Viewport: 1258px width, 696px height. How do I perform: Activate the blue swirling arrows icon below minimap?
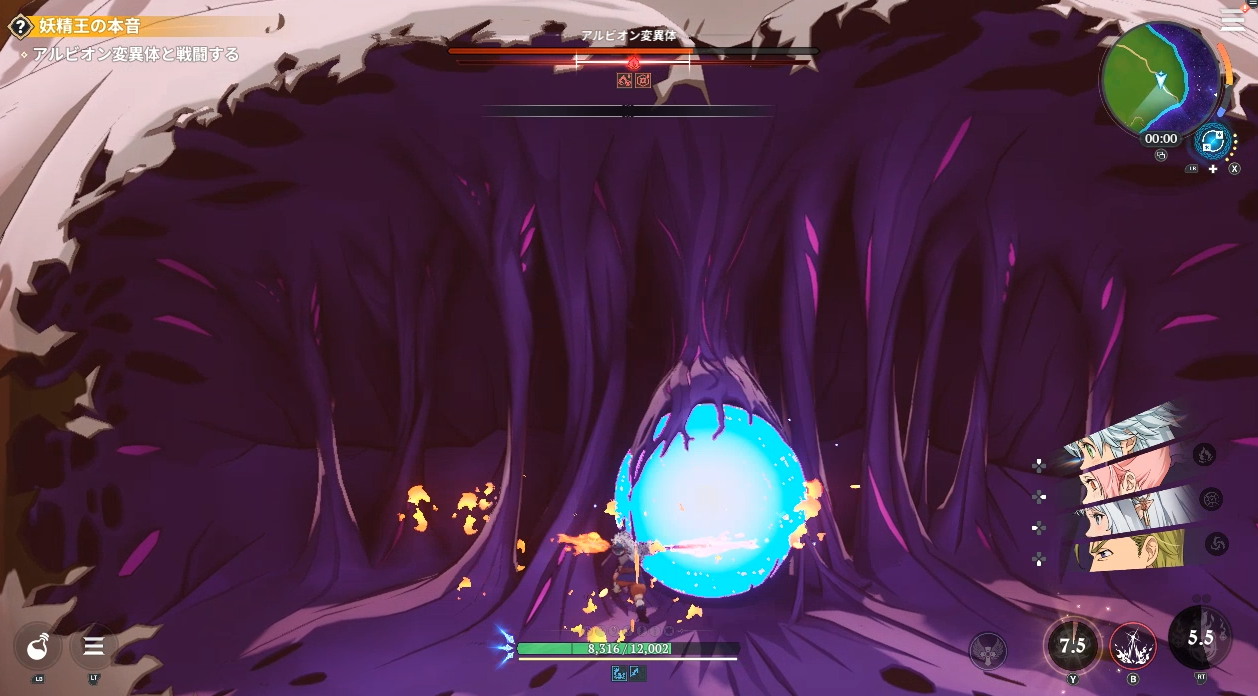[1212, 142]
